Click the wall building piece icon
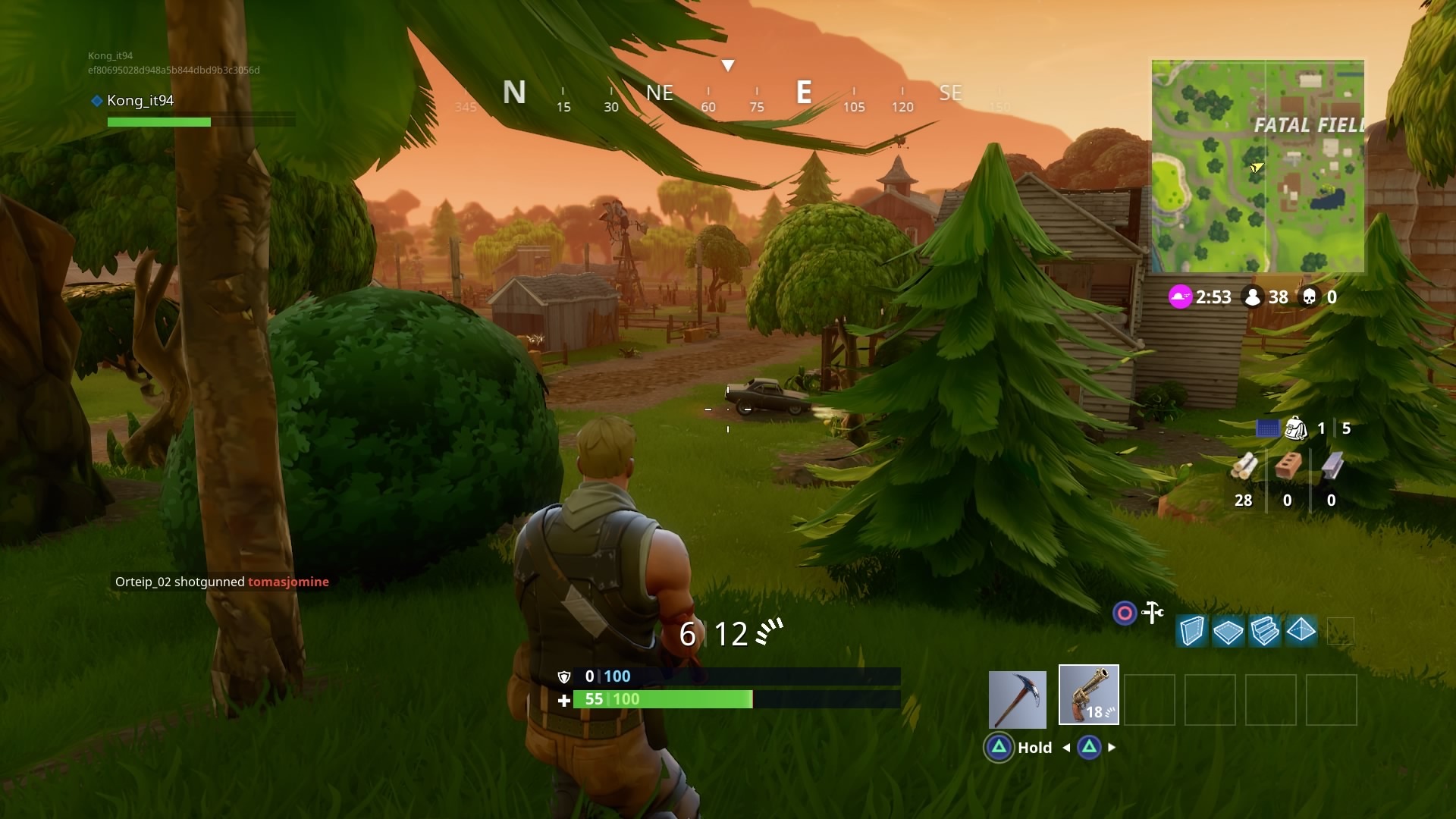This screenshot has width=1456, height=819. coord(1191,631)
